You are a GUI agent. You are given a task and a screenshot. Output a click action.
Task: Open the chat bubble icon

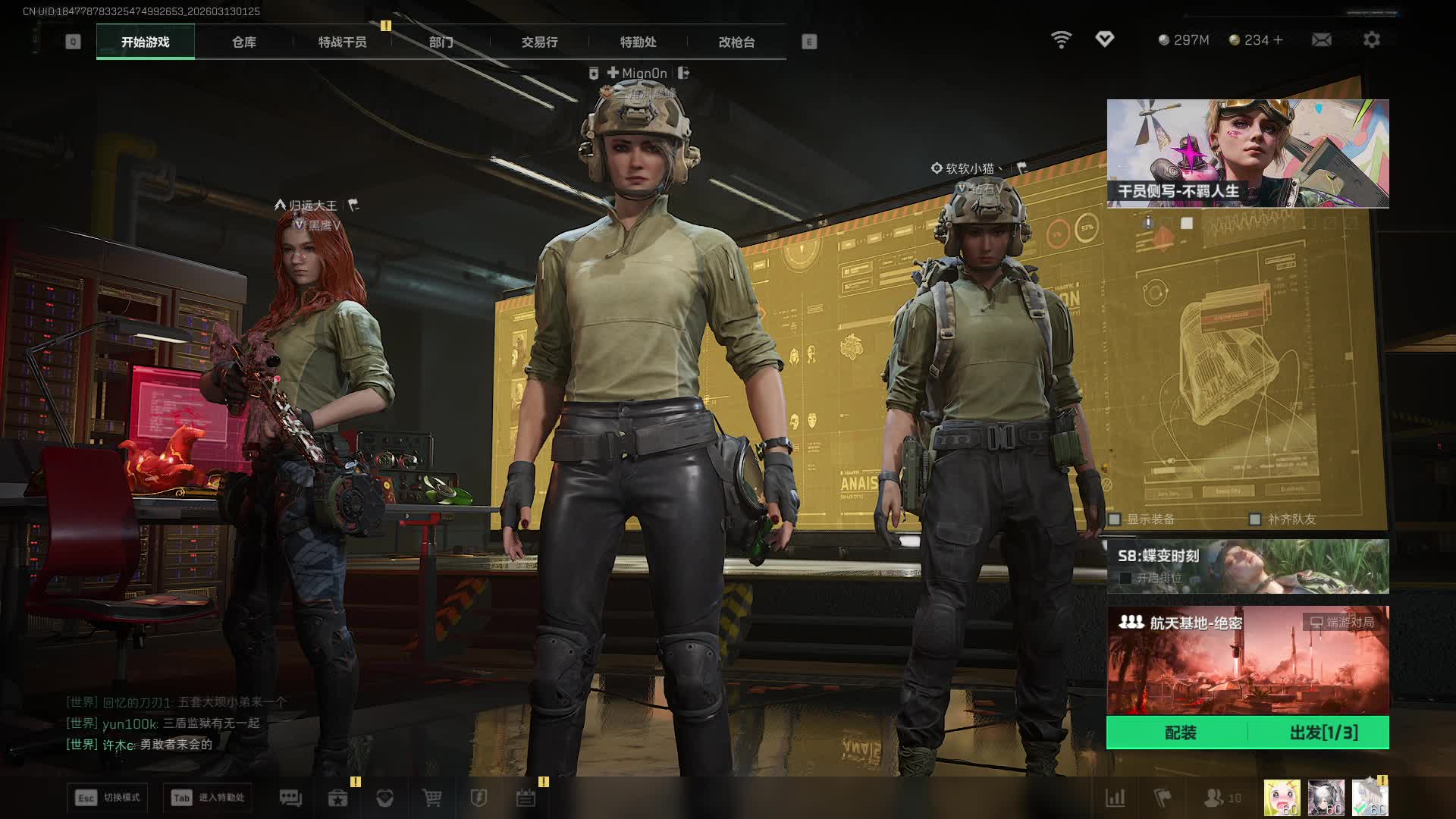coord(290,798)
